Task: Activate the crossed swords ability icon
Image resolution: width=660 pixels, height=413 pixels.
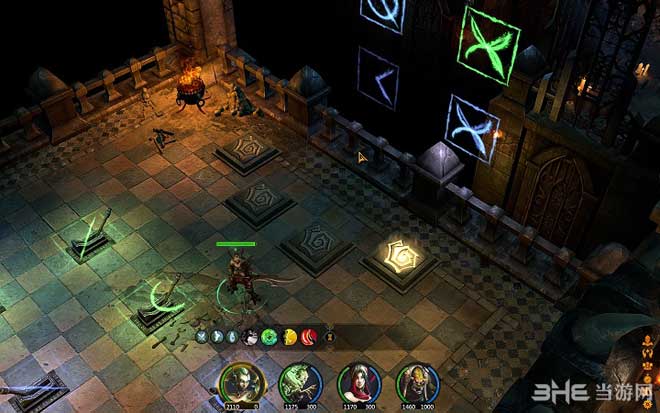Action: pyautogui.click(x=200, y=337)
